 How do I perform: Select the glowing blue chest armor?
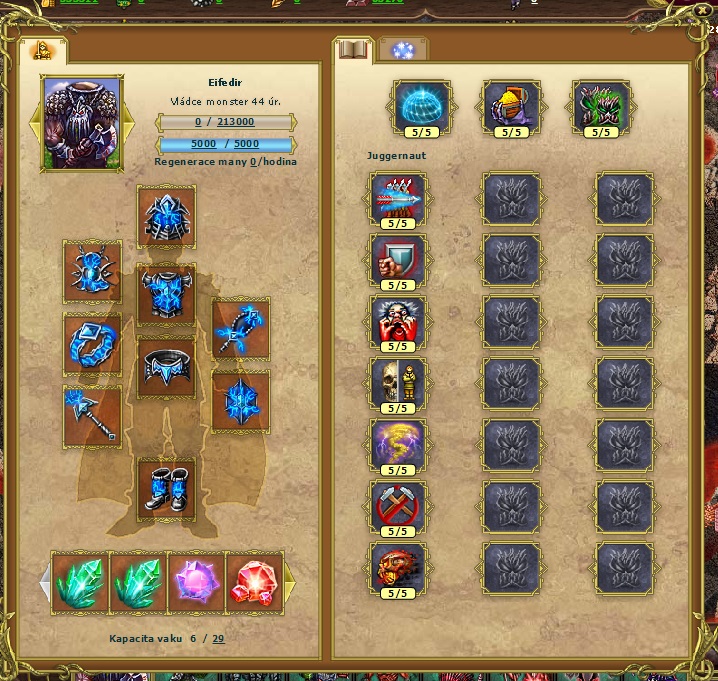(166, 294)
